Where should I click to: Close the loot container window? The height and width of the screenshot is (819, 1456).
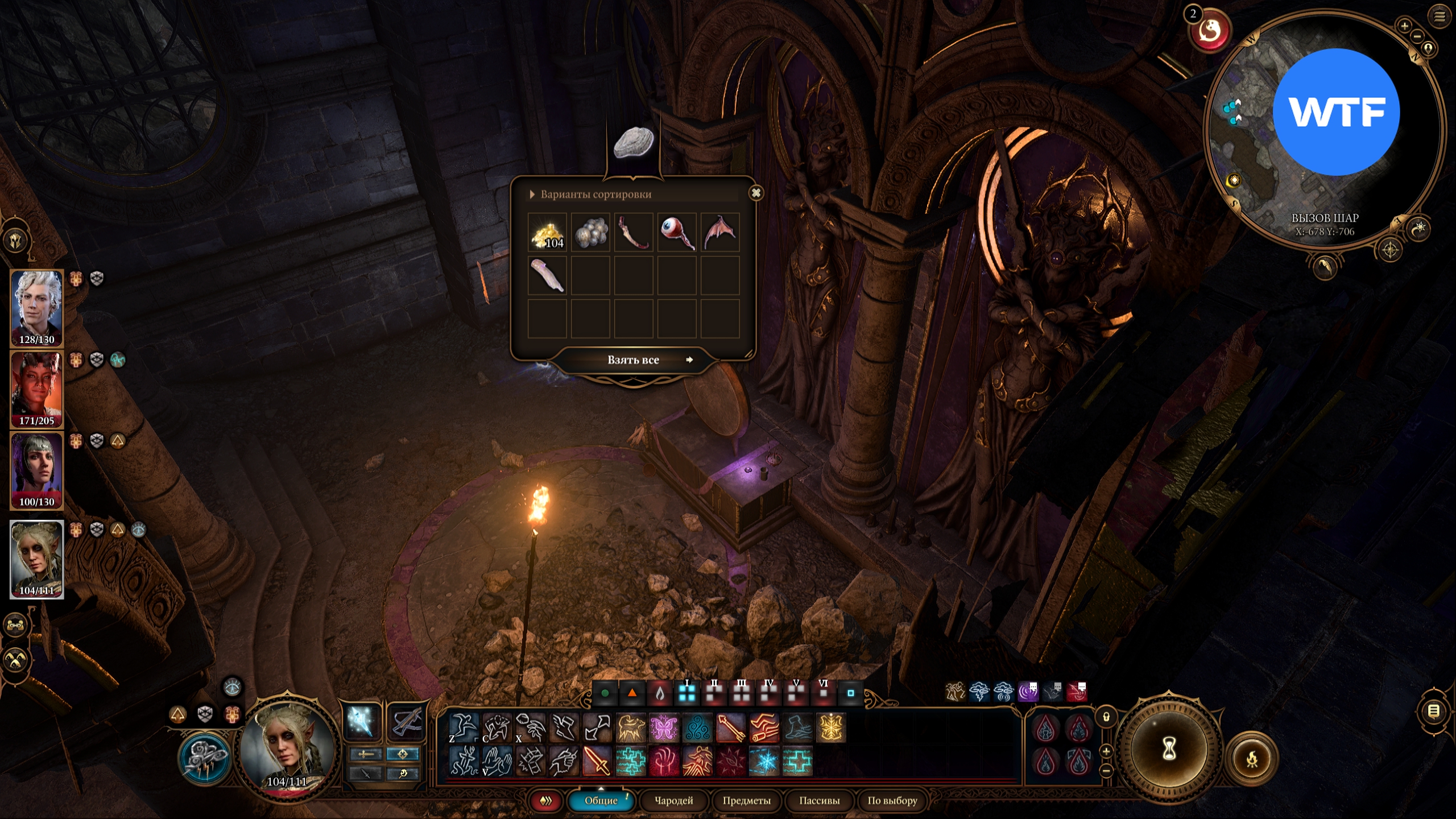(756, 193)
